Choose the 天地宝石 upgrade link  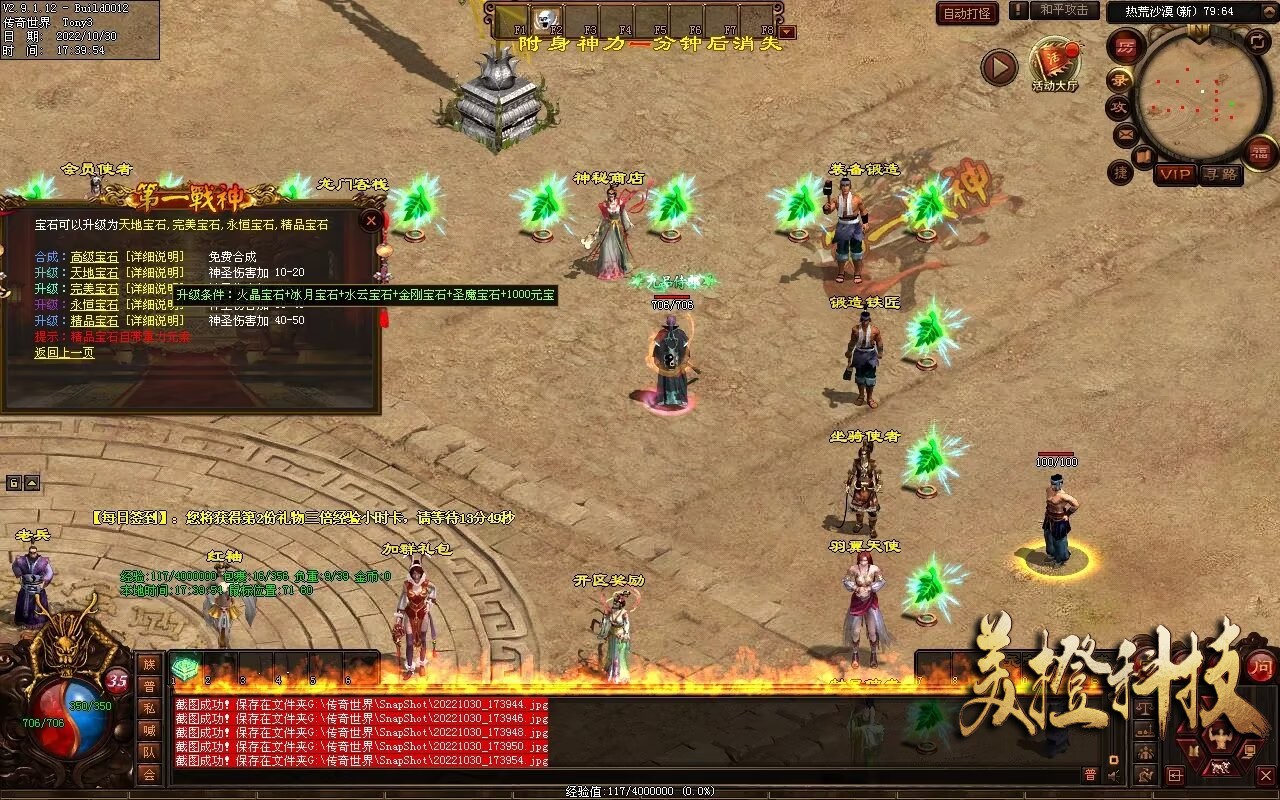(x=94, y=273)
